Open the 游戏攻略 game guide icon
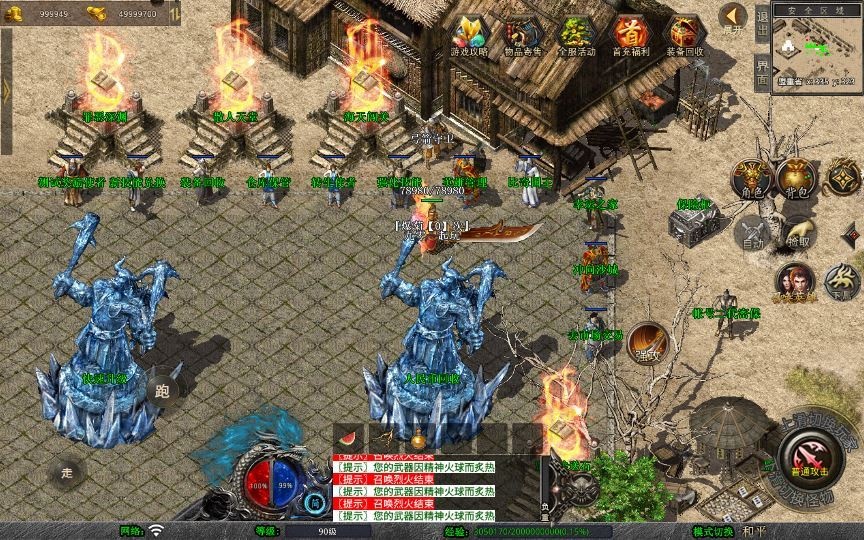This screenshot has height=540, width=864. [468, 34]
